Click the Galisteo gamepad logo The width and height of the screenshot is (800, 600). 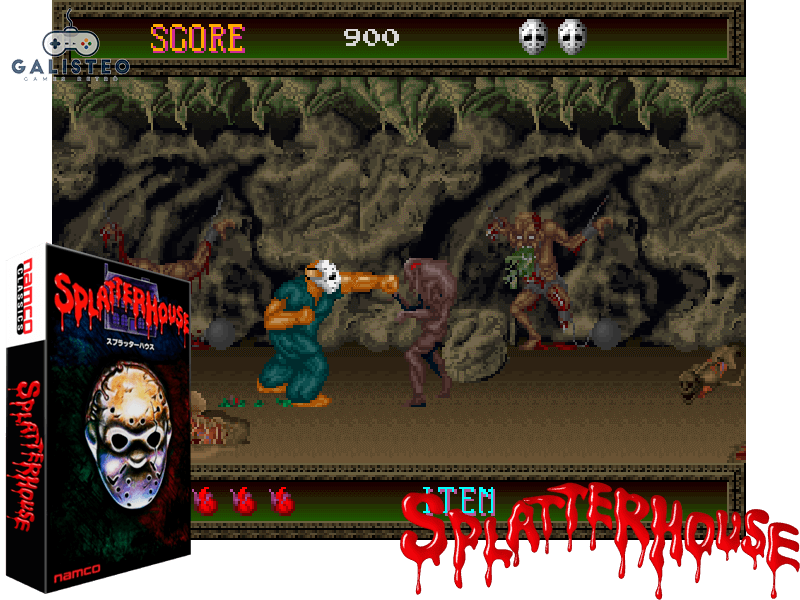(69, 47)
